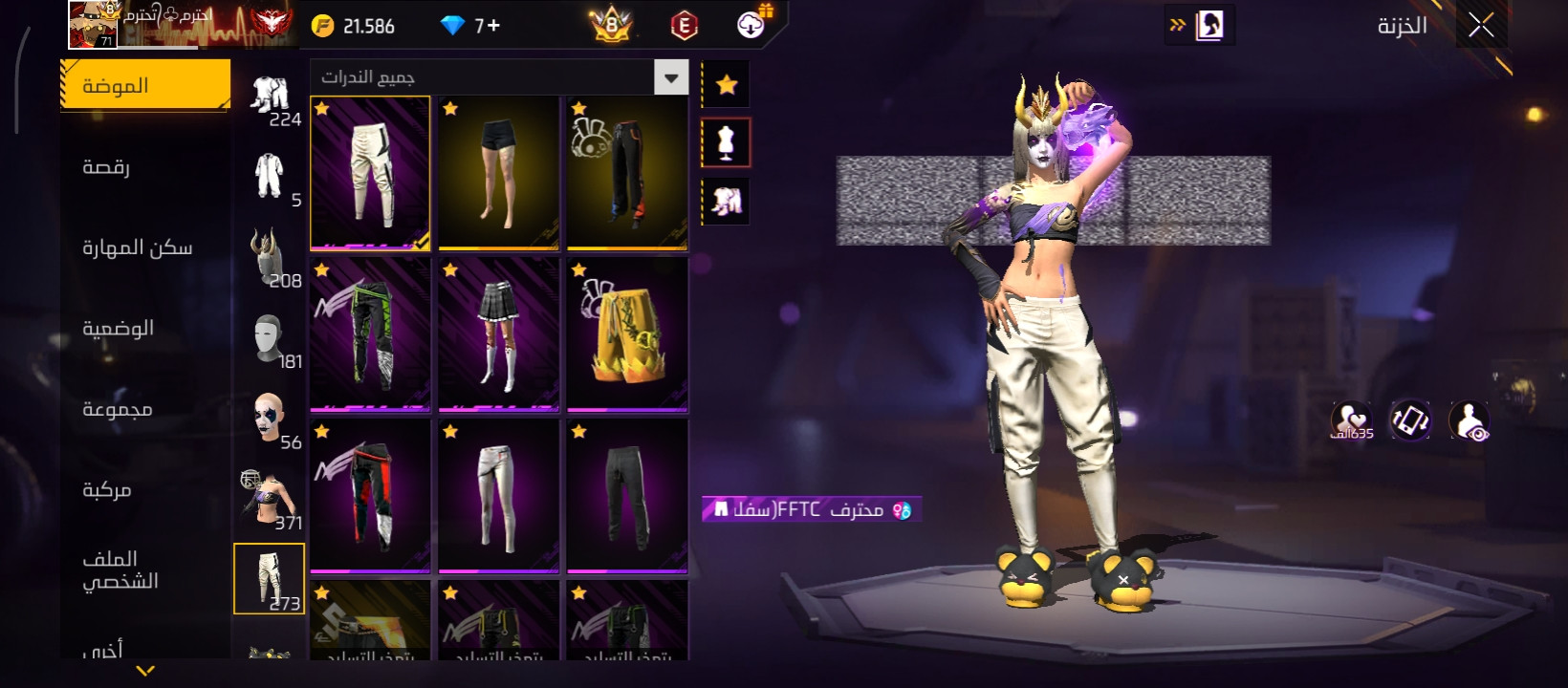Toggle the star favorites filter
The width and height of the screenshot is (1568, 688).
pos(726,86)
